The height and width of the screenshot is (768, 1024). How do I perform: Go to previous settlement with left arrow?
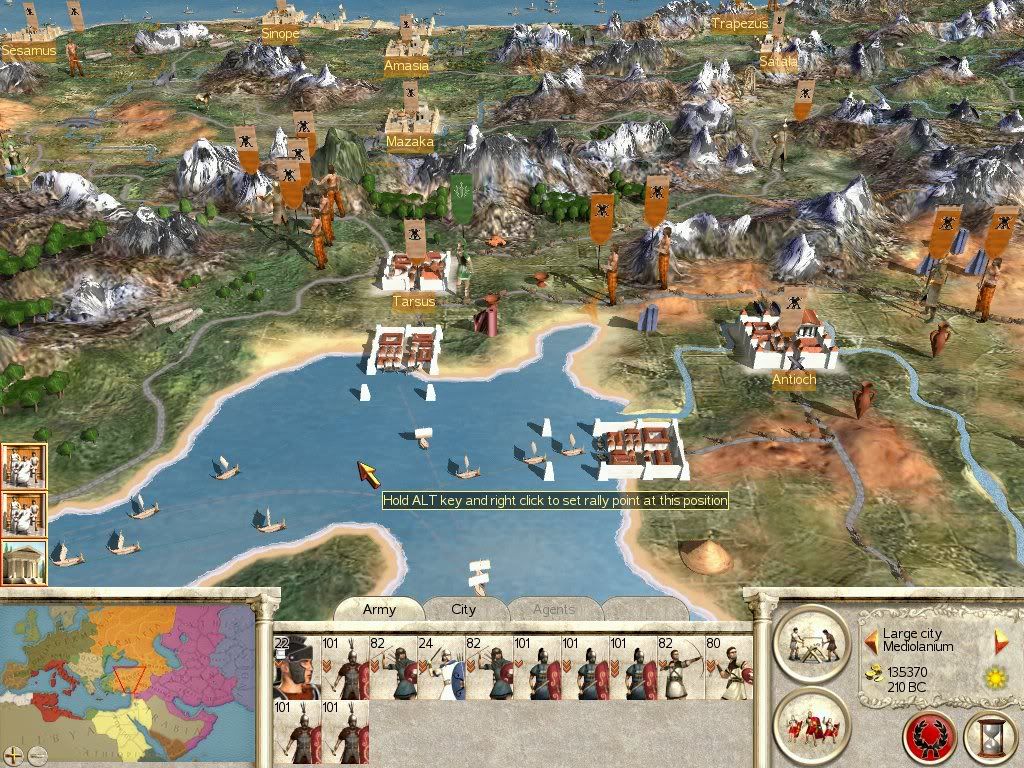[871, 640]
